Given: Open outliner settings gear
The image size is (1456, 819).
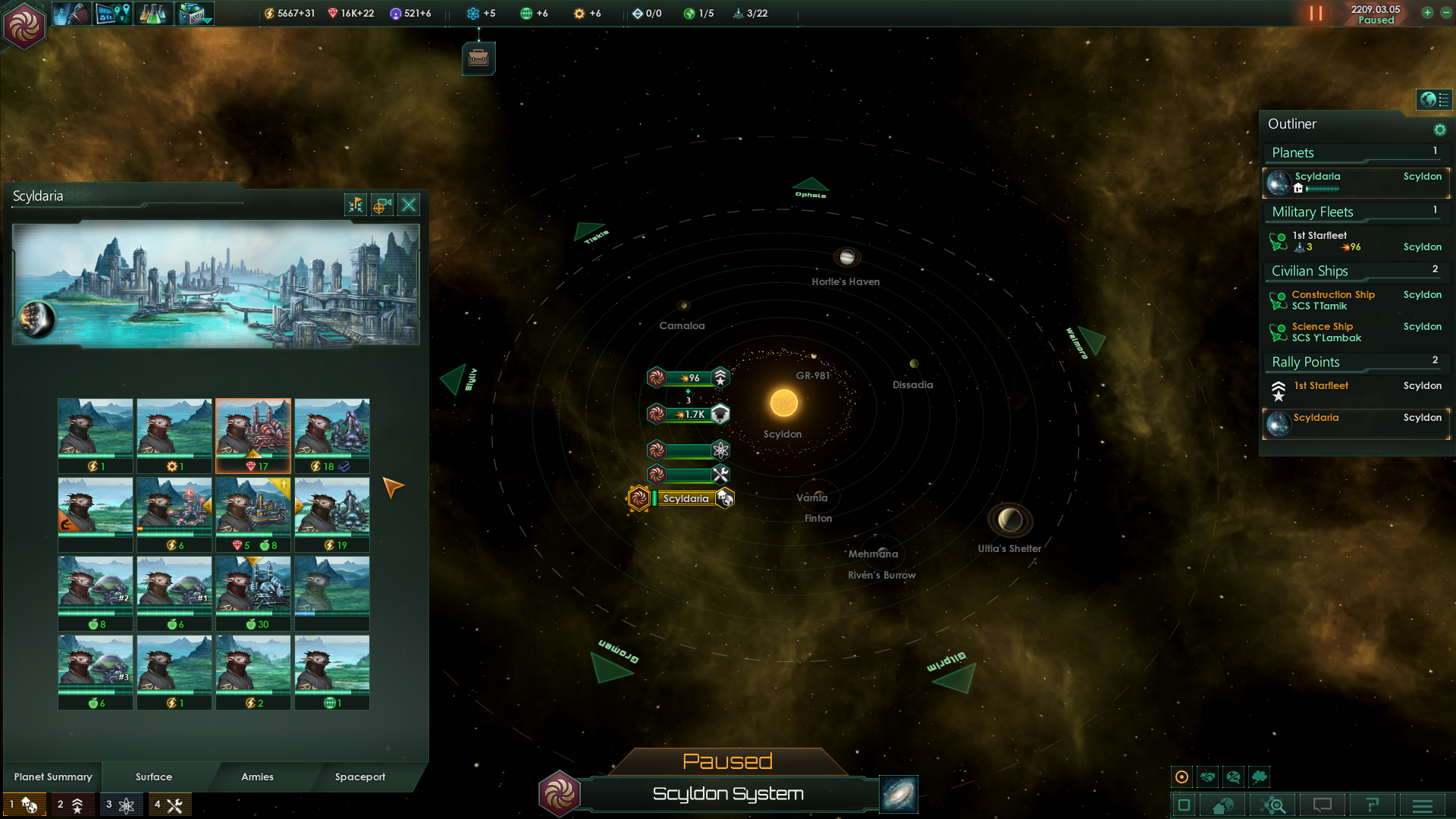Looking at the screenshot, I should click(1439, 130).
